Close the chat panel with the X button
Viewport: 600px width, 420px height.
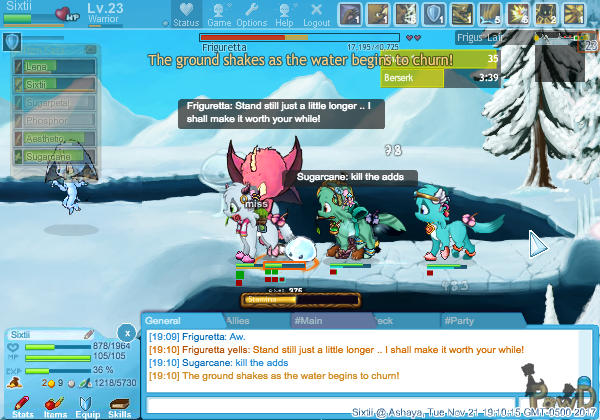(x=126, y=332)
